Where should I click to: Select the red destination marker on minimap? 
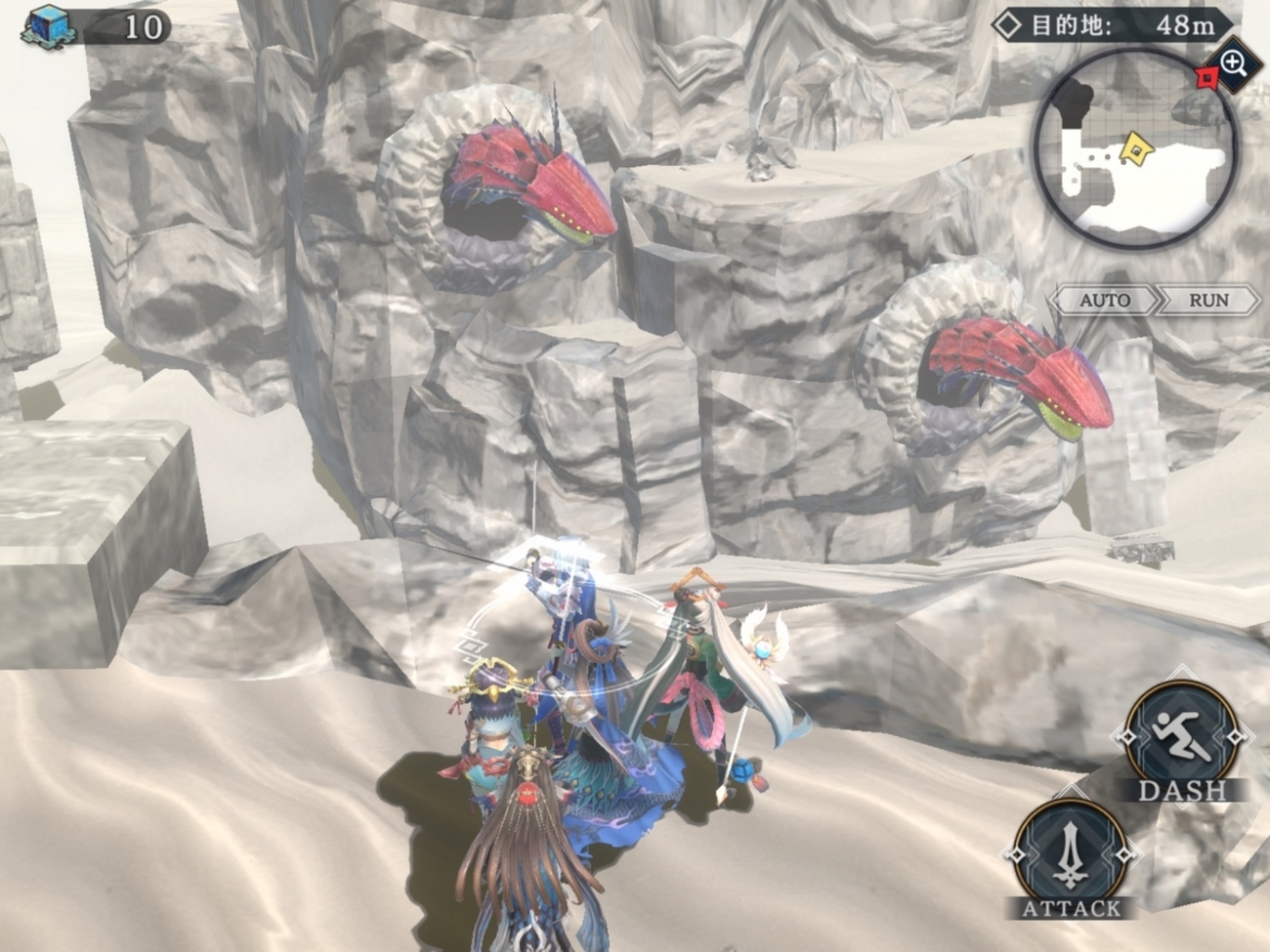click(1207, 77)
